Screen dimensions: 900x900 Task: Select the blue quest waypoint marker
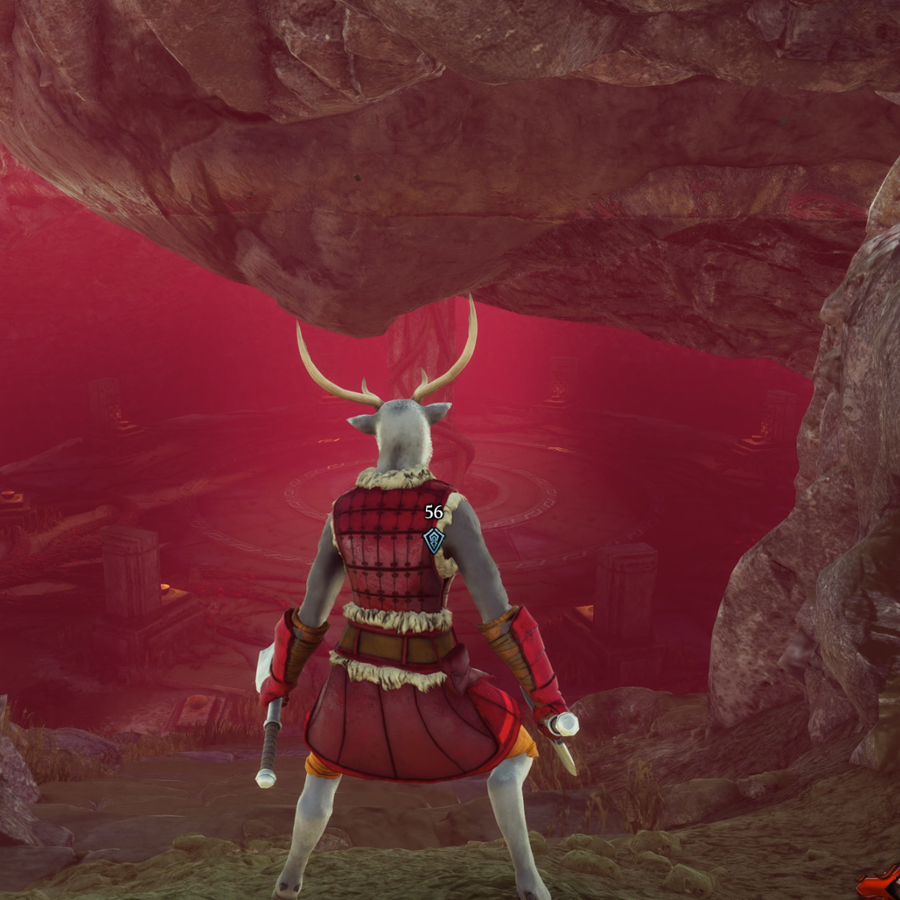[x=433, y=540]
